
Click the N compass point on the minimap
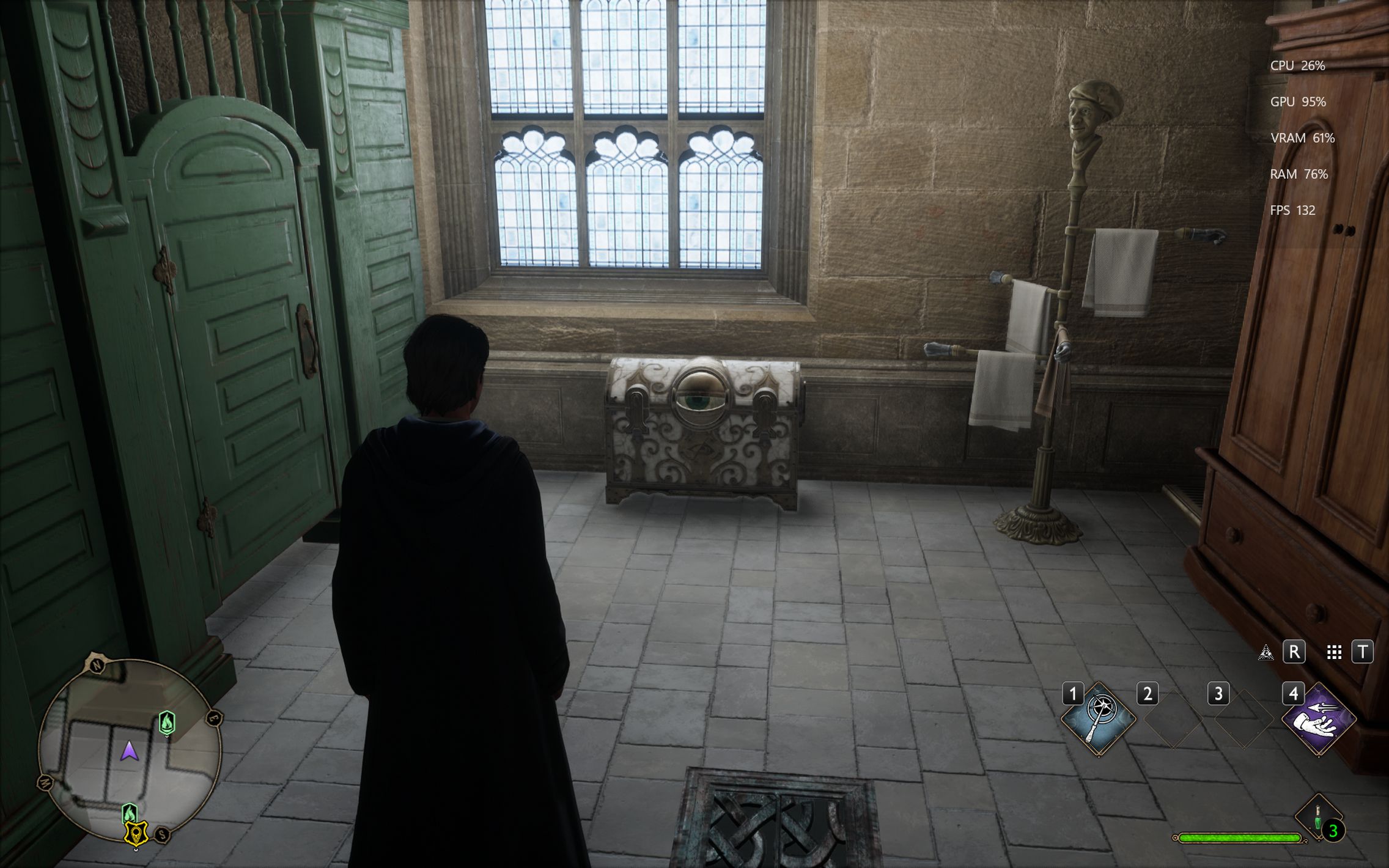tap(97, 665)
